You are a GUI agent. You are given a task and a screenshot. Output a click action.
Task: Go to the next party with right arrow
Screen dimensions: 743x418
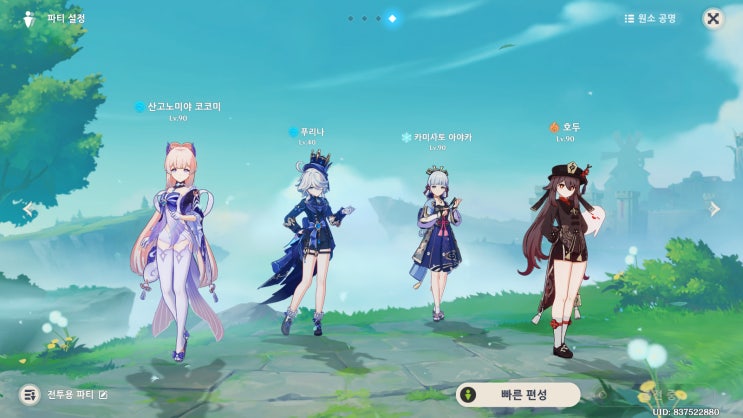pos(714,209)
